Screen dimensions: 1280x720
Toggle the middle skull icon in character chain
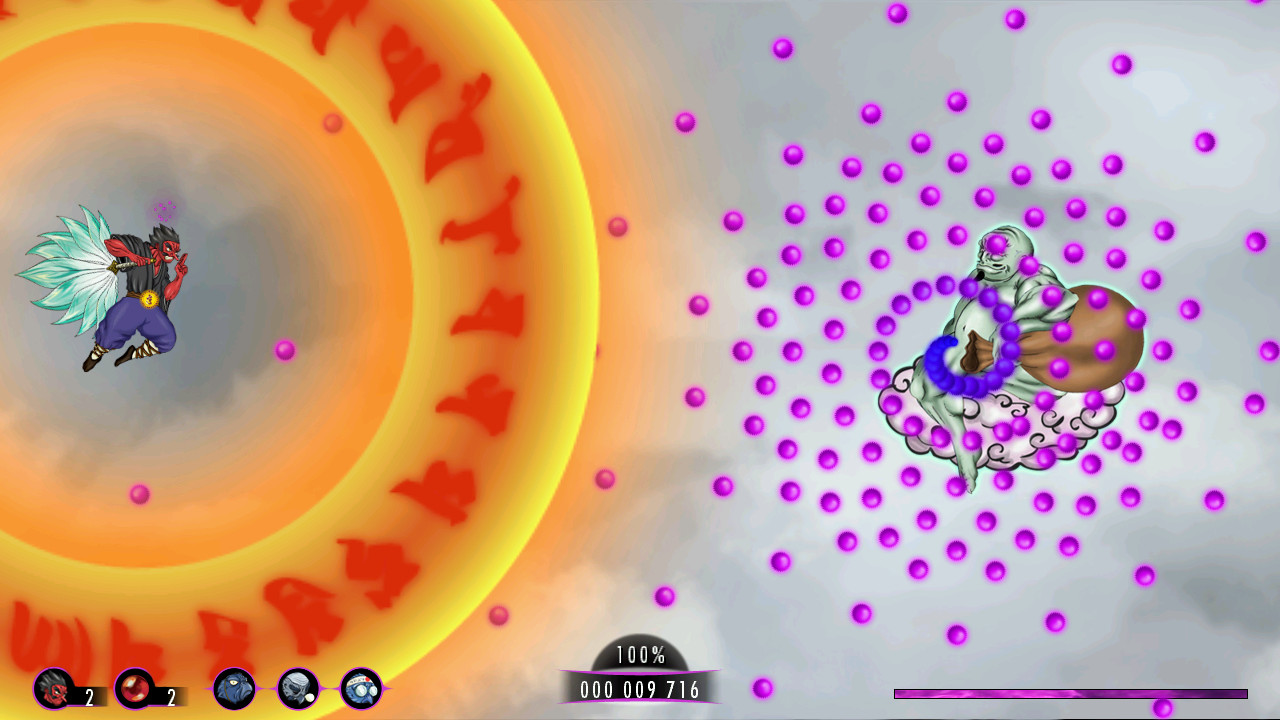click(296, 688)
